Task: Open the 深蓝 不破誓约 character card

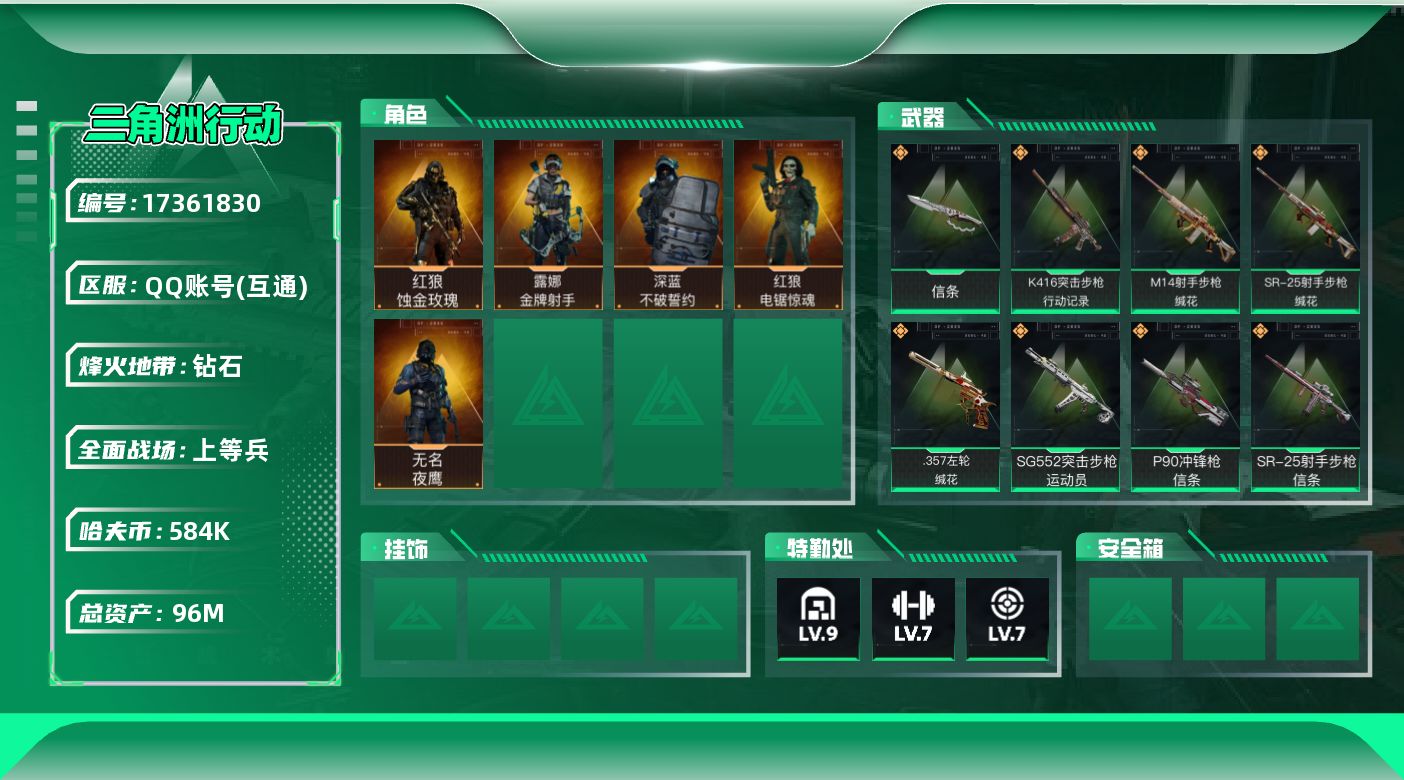Action: click(x=668, y=224)
